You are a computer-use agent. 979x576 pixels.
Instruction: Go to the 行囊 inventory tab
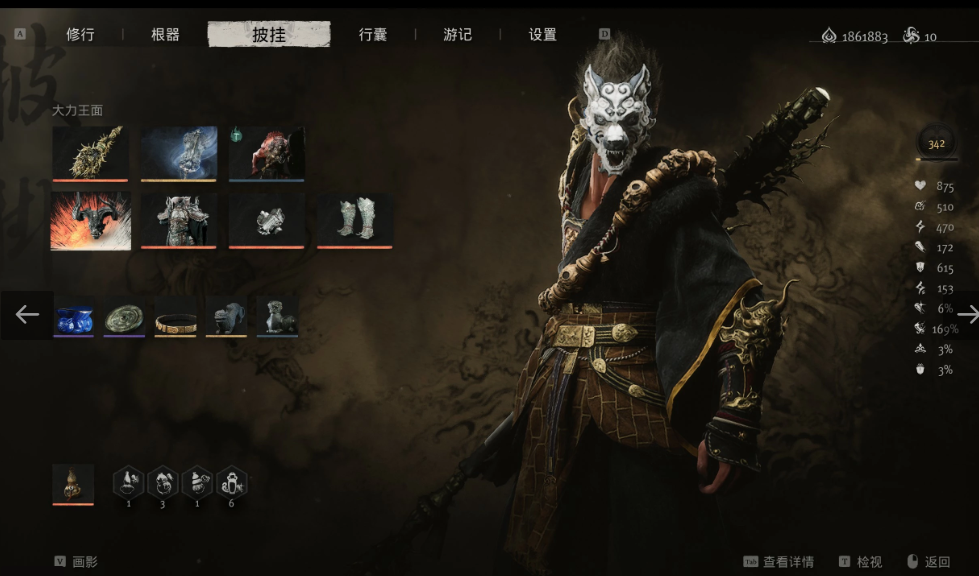[373, 35]
